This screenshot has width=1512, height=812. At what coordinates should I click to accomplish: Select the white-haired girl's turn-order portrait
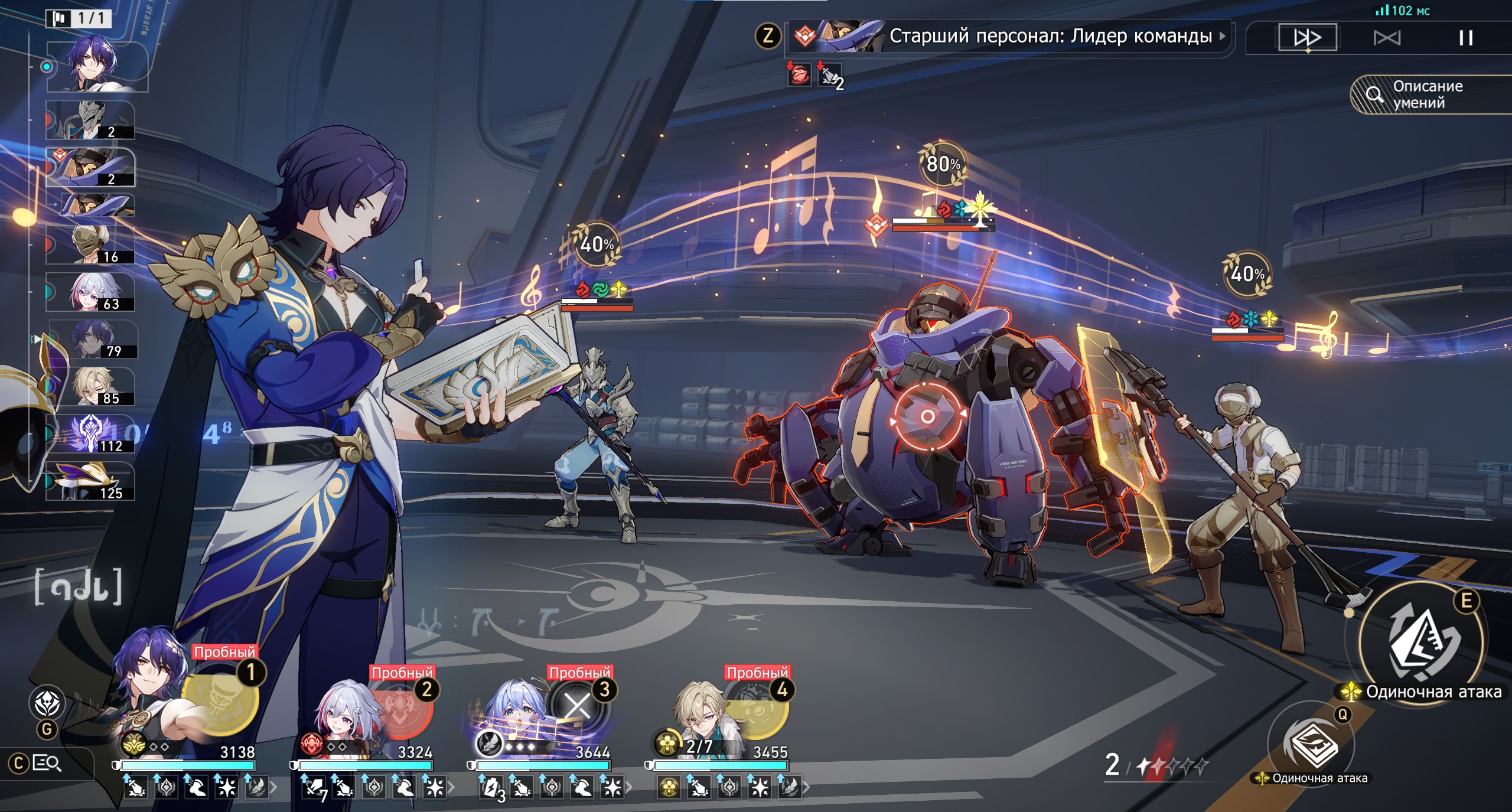click(x=90, y=292)
